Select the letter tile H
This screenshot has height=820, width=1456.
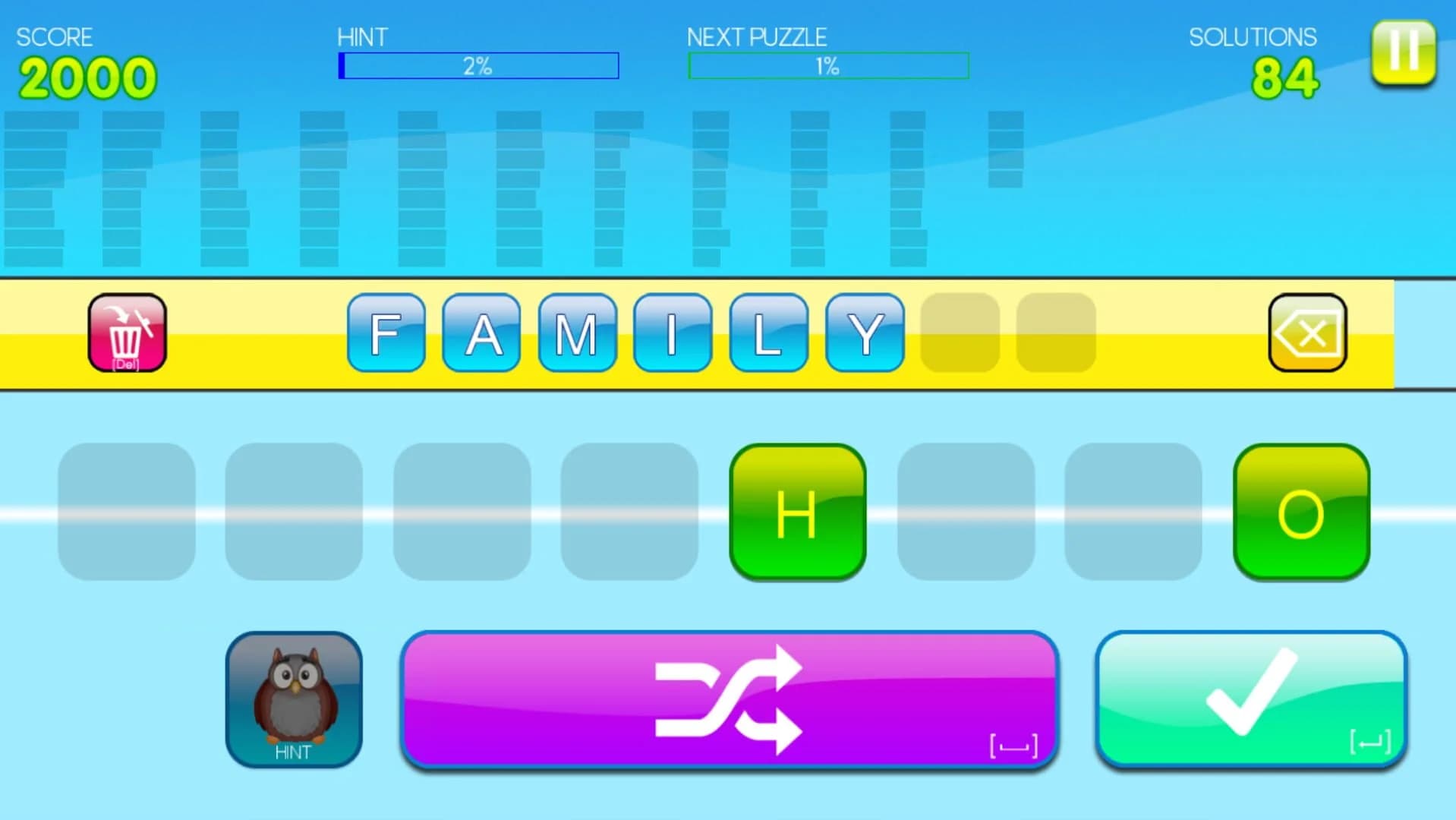(798, 512)
